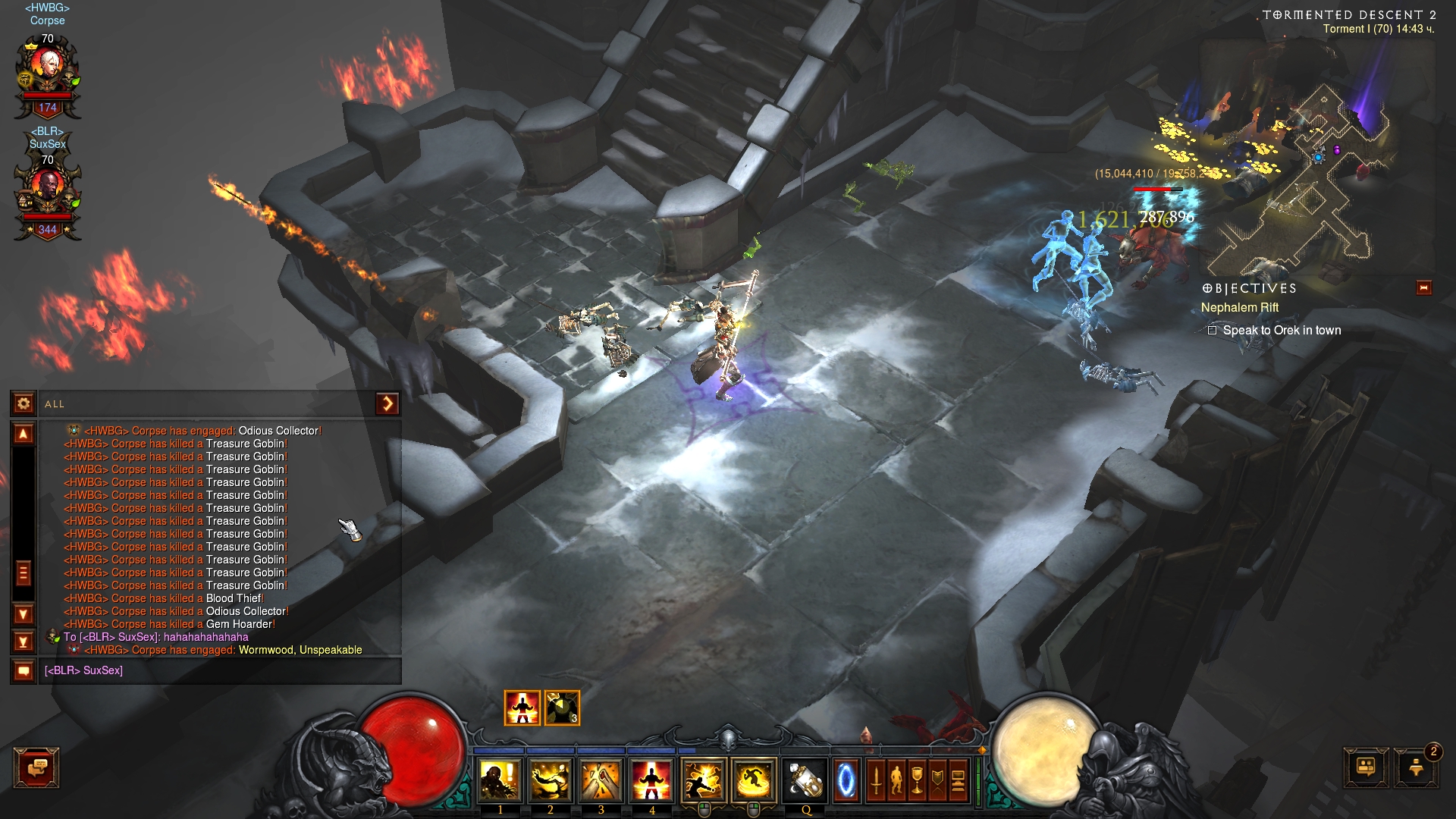This screenshot has height=819, width=1456.
Task: Collapse the Objectives tracker
Action: 1423,287
